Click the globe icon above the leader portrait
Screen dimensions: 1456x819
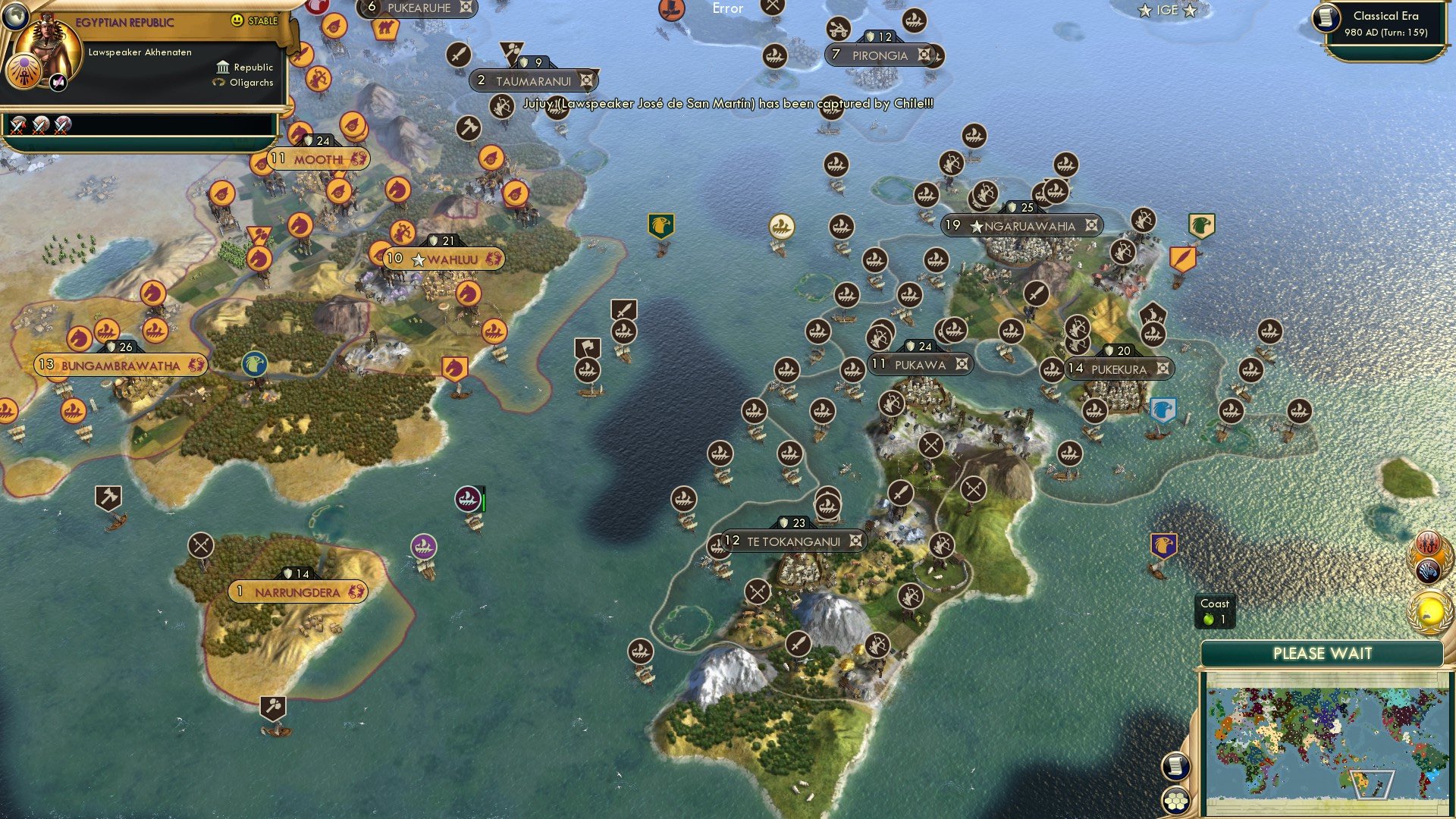[x=17, y=15]
